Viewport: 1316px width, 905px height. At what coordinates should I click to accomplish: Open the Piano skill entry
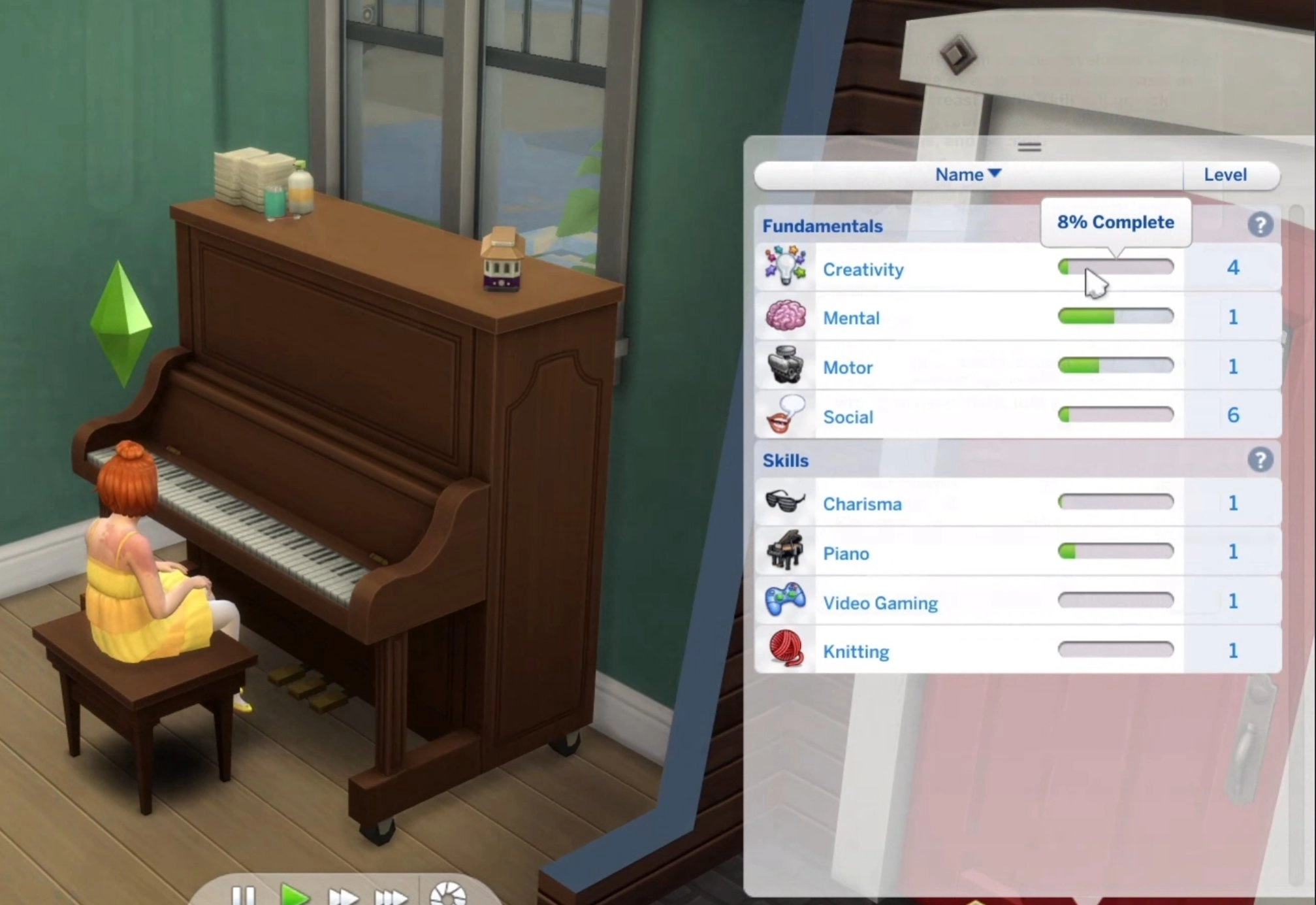[846, 553]
